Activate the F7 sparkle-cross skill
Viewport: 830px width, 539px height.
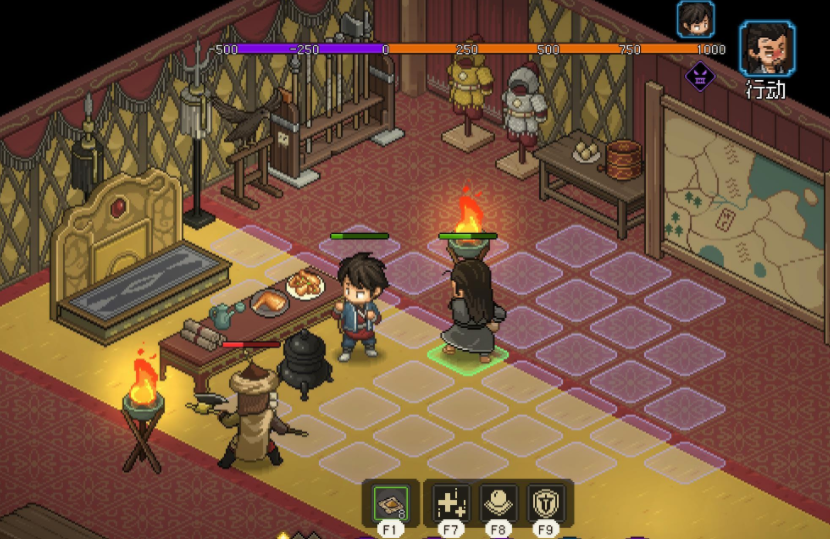pos(452,500)
